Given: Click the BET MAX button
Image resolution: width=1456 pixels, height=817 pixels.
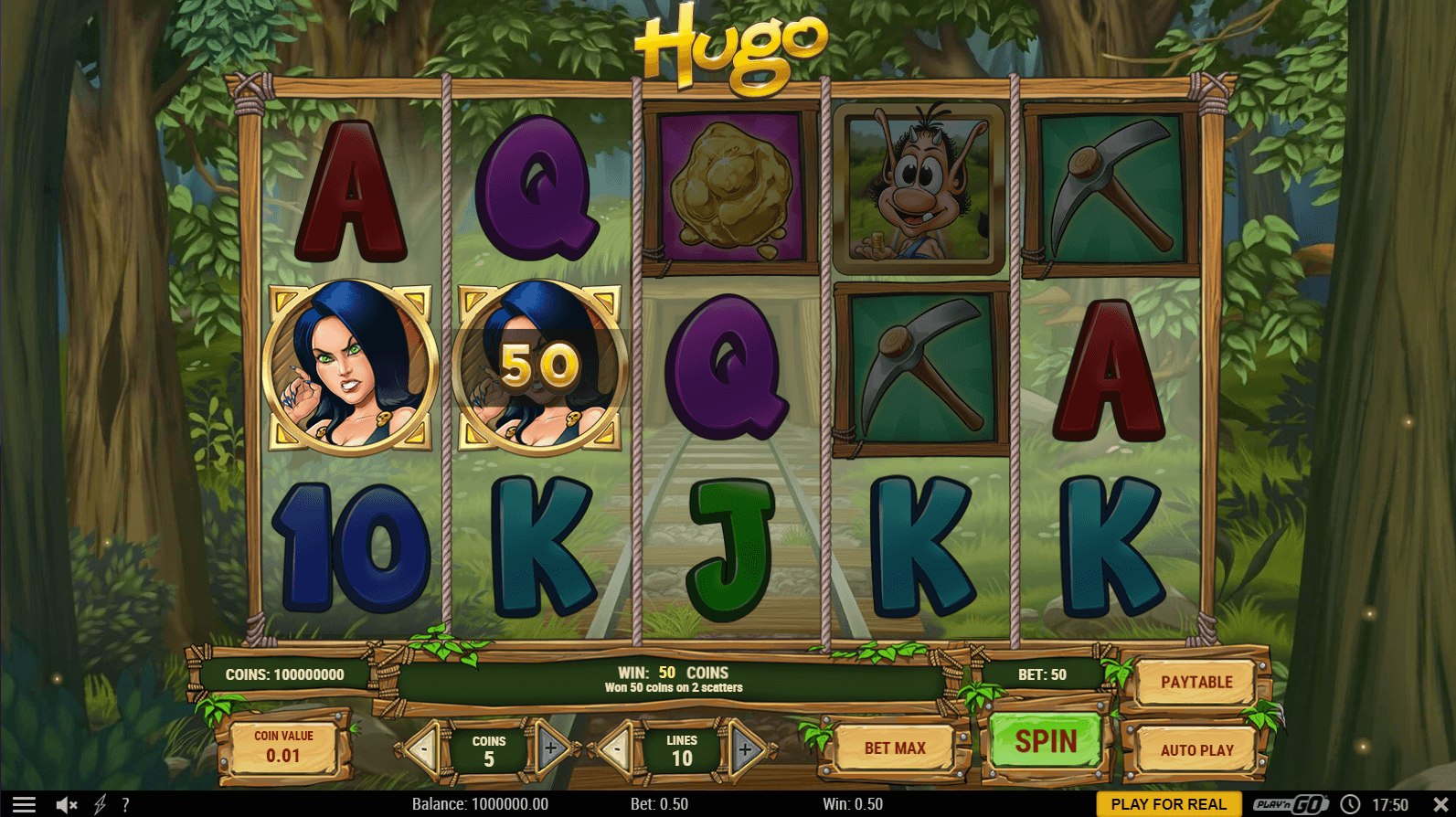Looking at the screenshot, I should [x=895, y=748].
